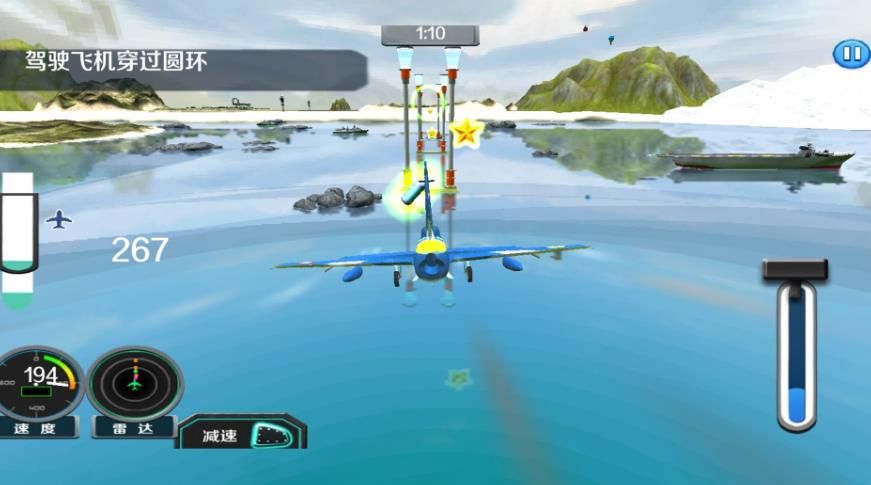The width and height of the screenshot is (871, 485).
Task: Open the 雷达 radar display
Action: tap(134, 383)
